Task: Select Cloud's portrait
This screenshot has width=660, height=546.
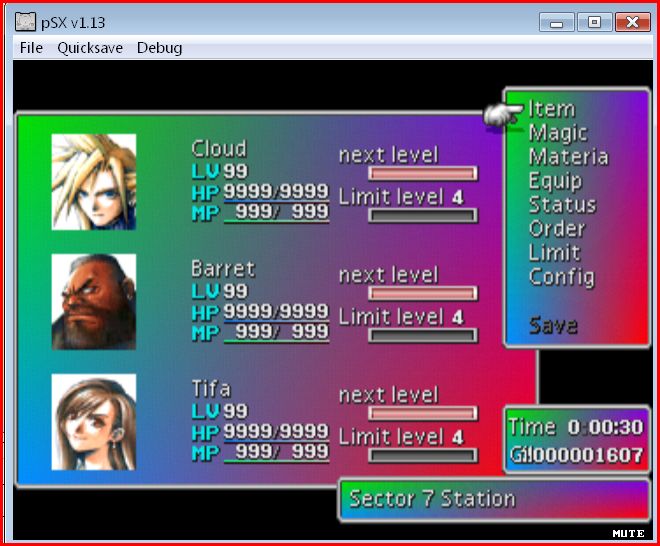Action: tap(94, 182)
